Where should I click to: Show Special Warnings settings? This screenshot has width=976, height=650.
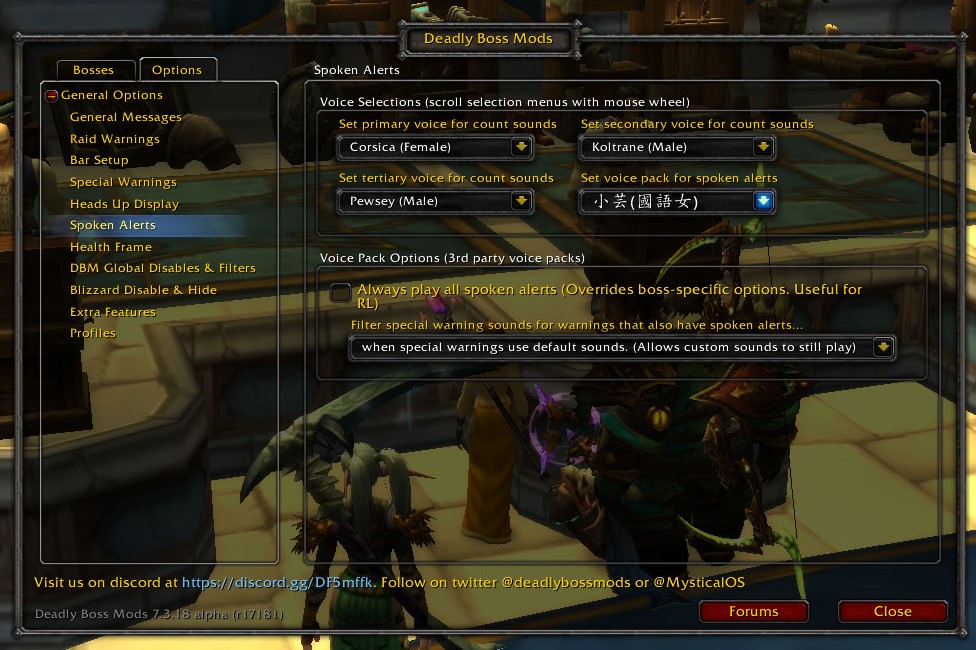[x=123, y=182]
